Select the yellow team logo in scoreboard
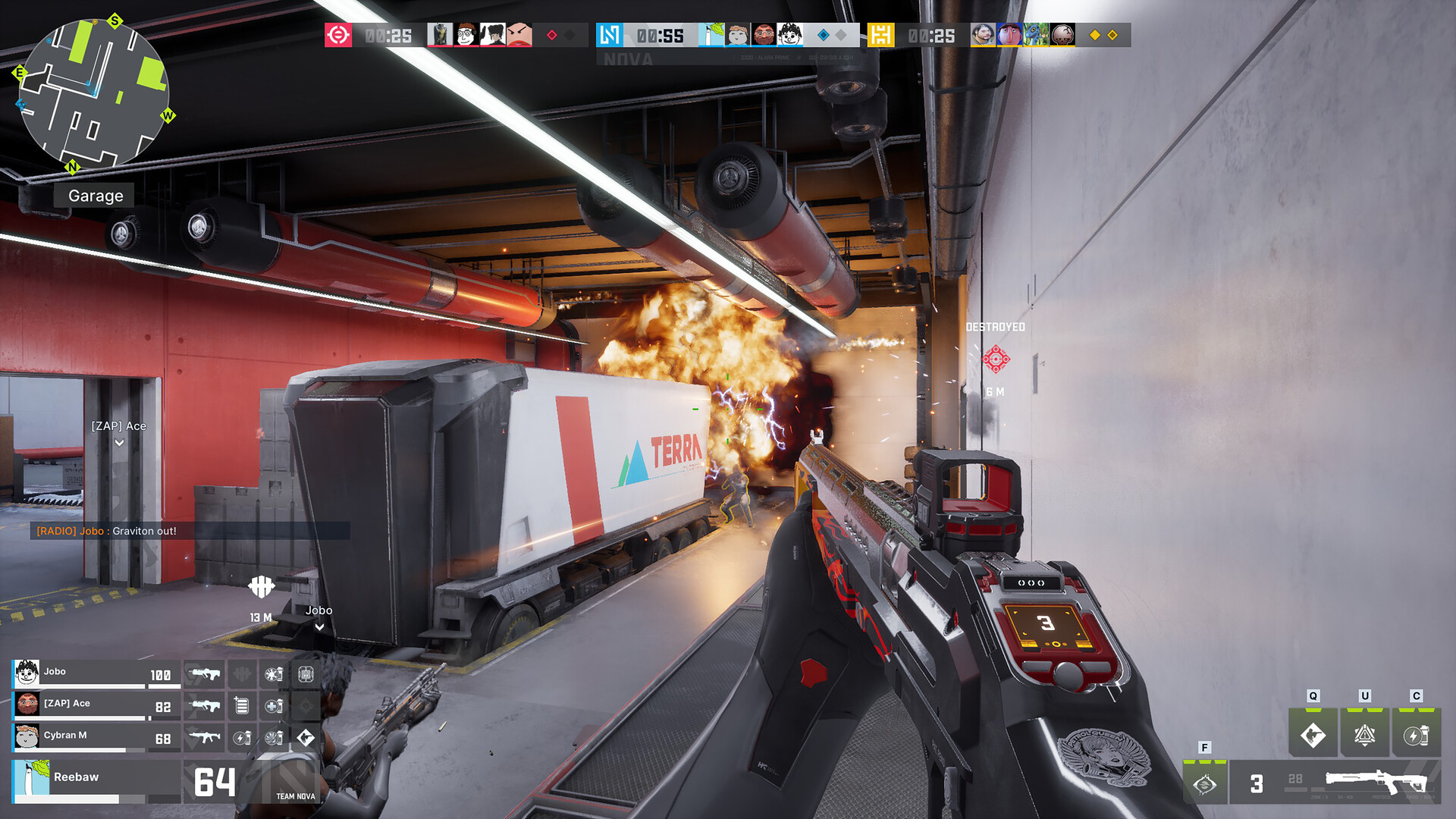 point(880,35)
